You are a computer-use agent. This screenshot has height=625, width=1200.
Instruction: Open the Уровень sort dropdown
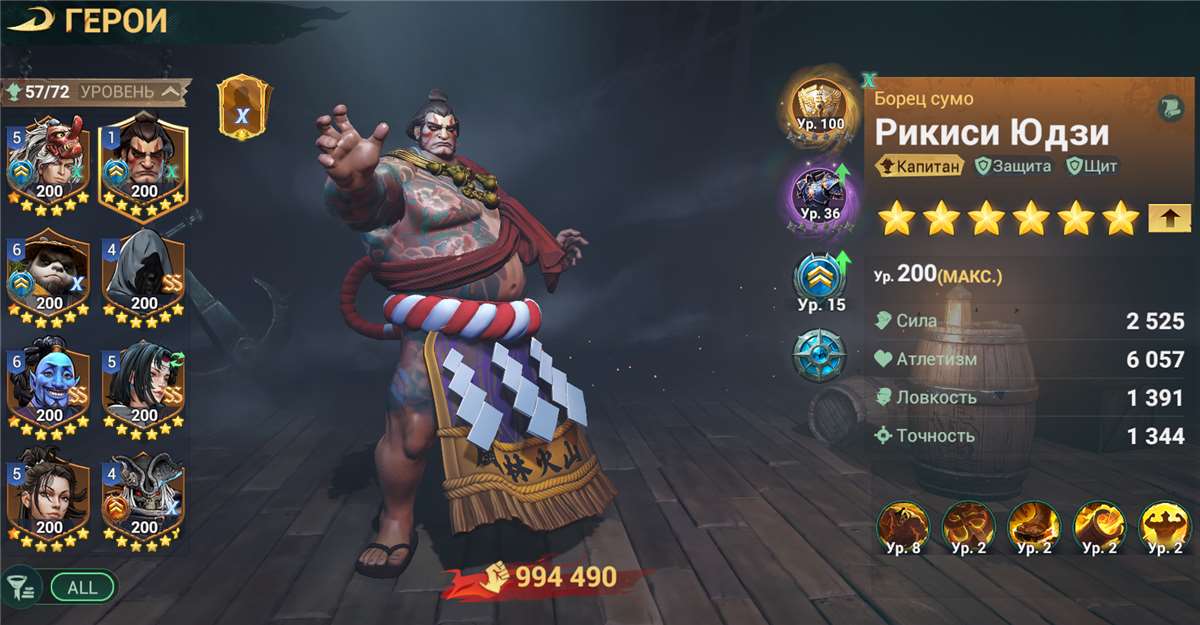click(x=130, y=92)
